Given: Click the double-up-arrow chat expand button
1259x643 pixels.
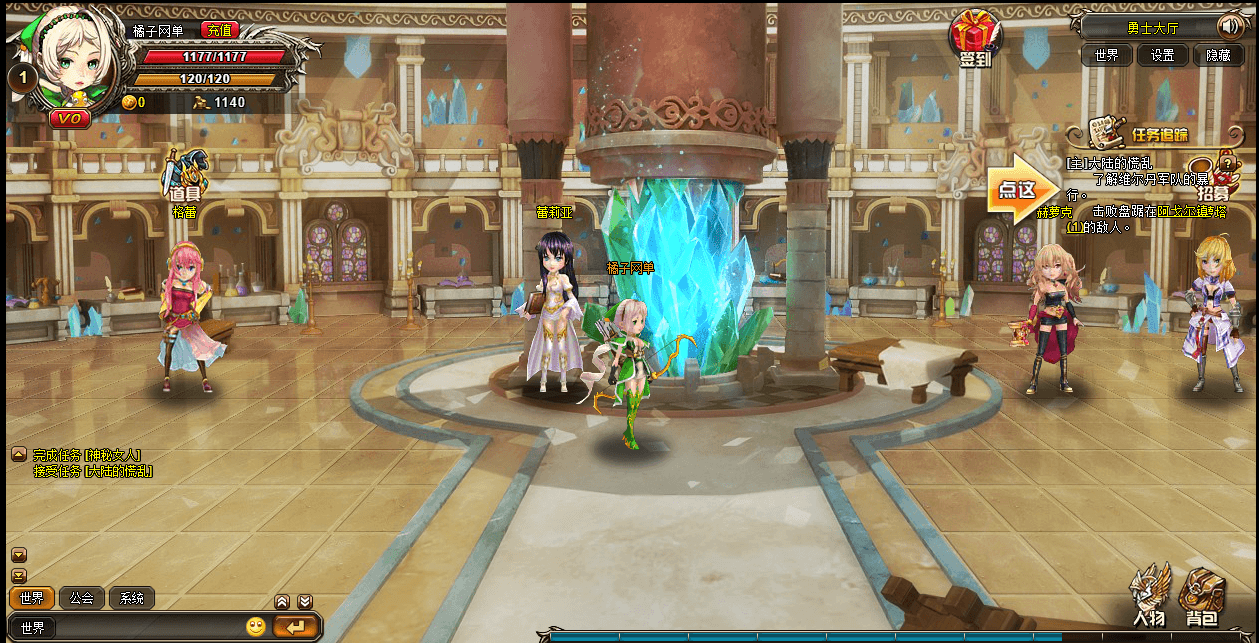Looking at the screenshot, I should coord(282,602).
